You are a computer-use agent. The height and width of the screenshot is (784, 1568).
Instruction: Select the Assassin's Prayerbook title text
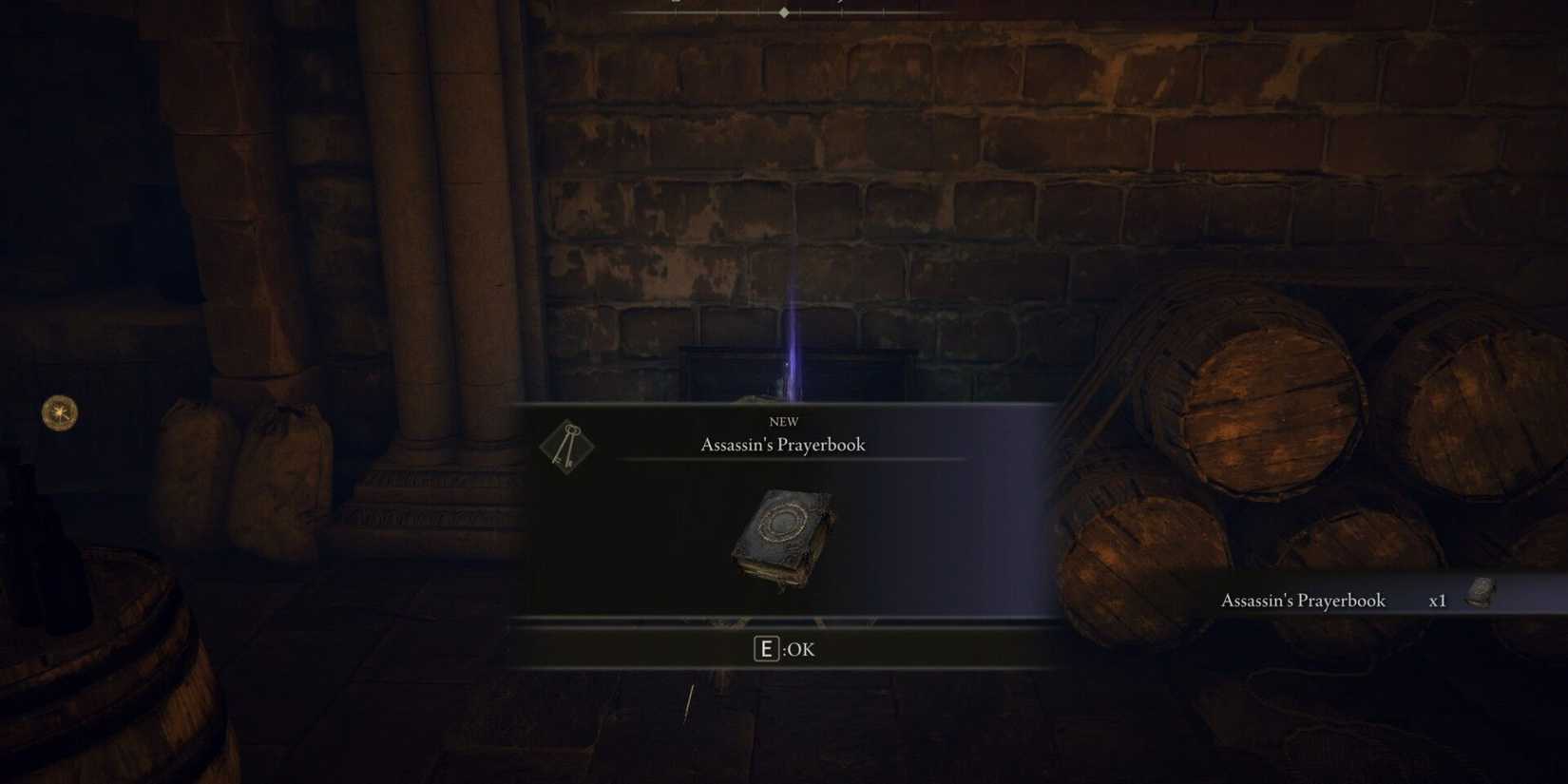784,445
